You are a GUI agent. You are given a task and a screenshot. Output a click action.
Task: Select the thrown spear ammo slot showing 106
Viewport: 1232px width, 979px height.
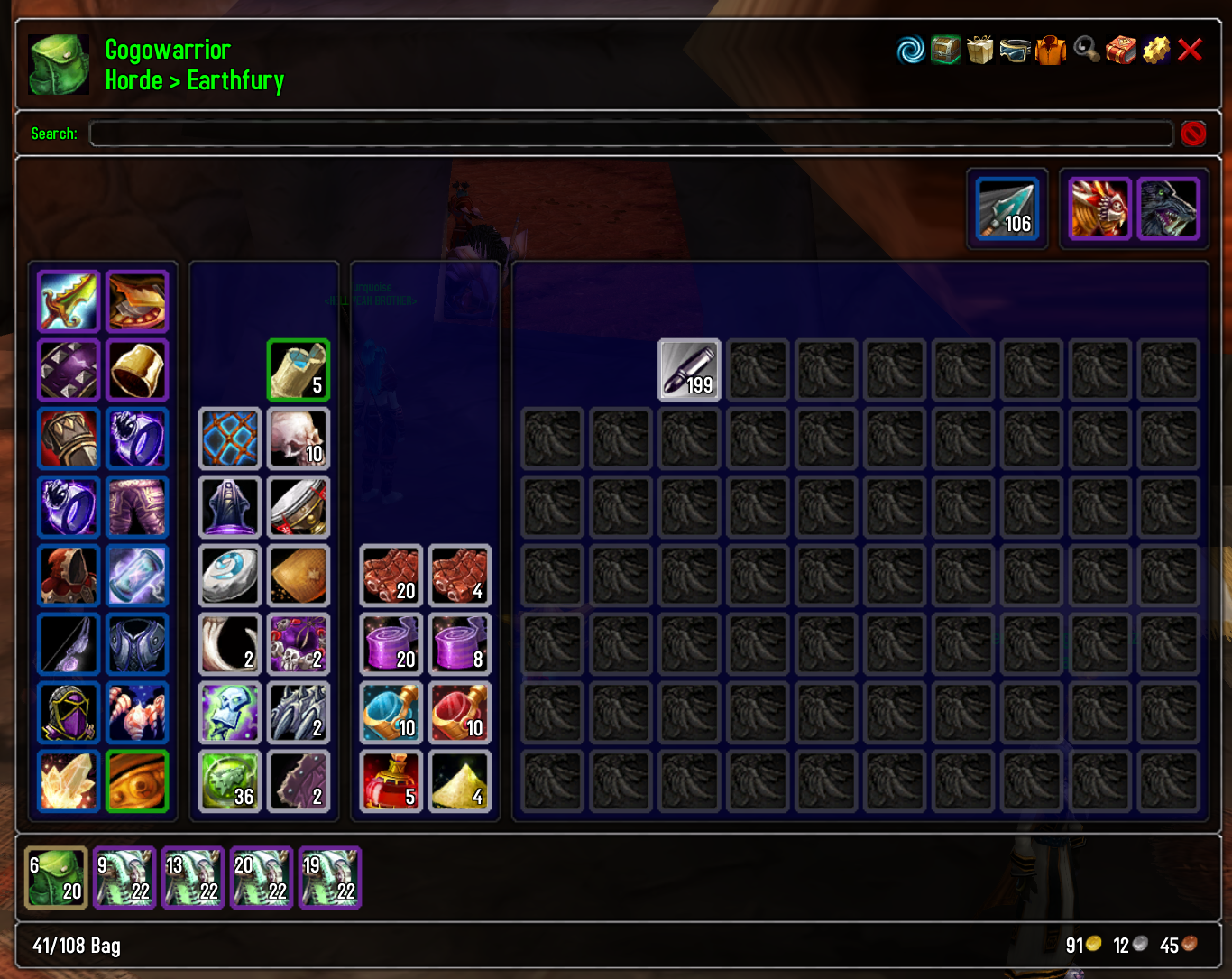tap(1007, 208)
